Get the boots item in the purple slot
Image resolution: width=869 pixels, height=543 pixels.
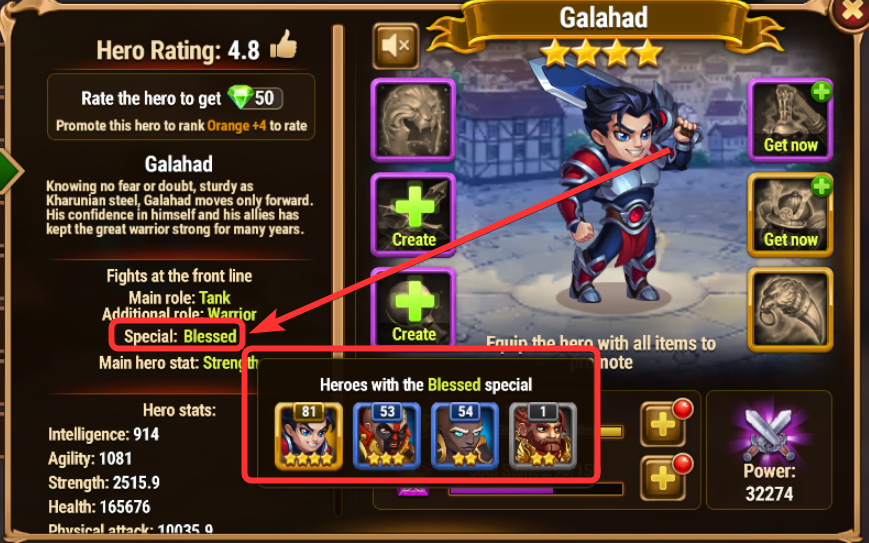pos(790,119)
